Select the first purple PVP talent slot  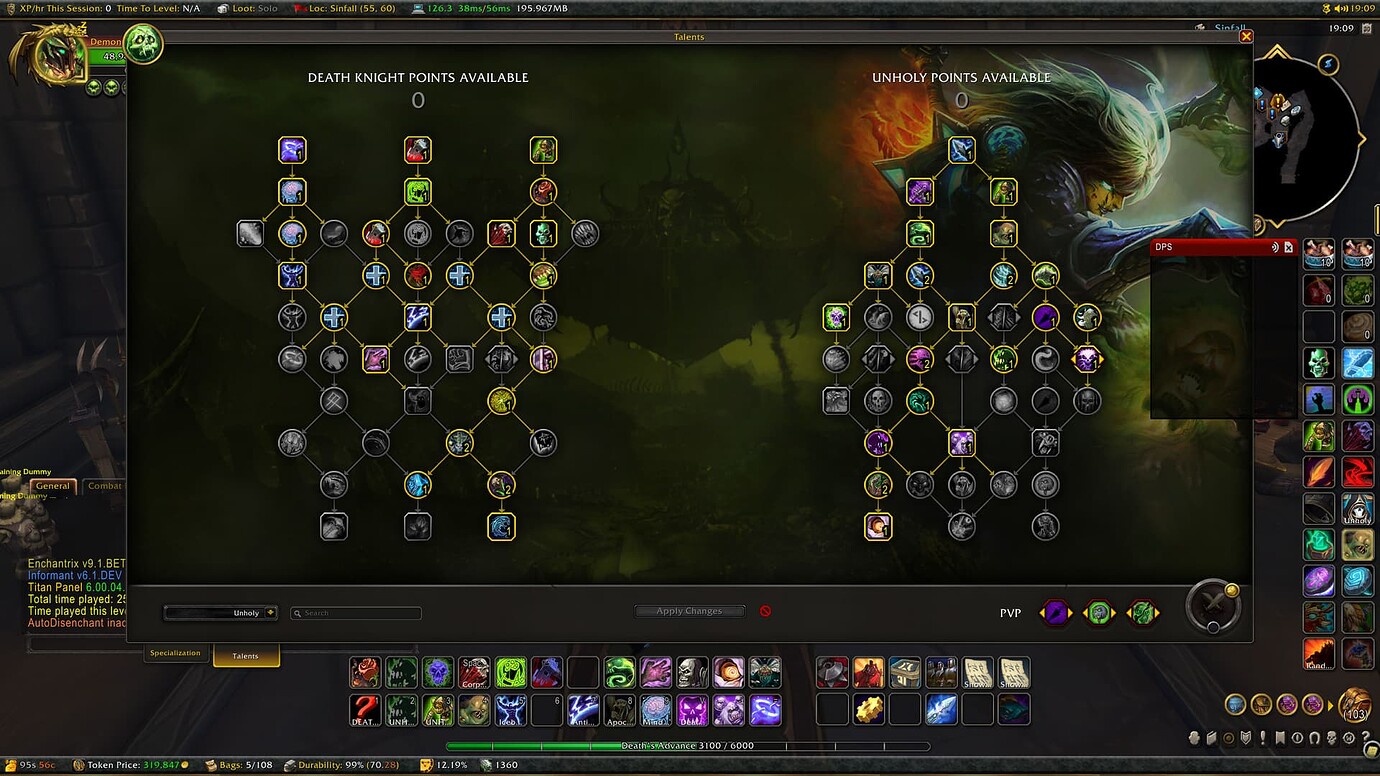[x=1056, y=612]
